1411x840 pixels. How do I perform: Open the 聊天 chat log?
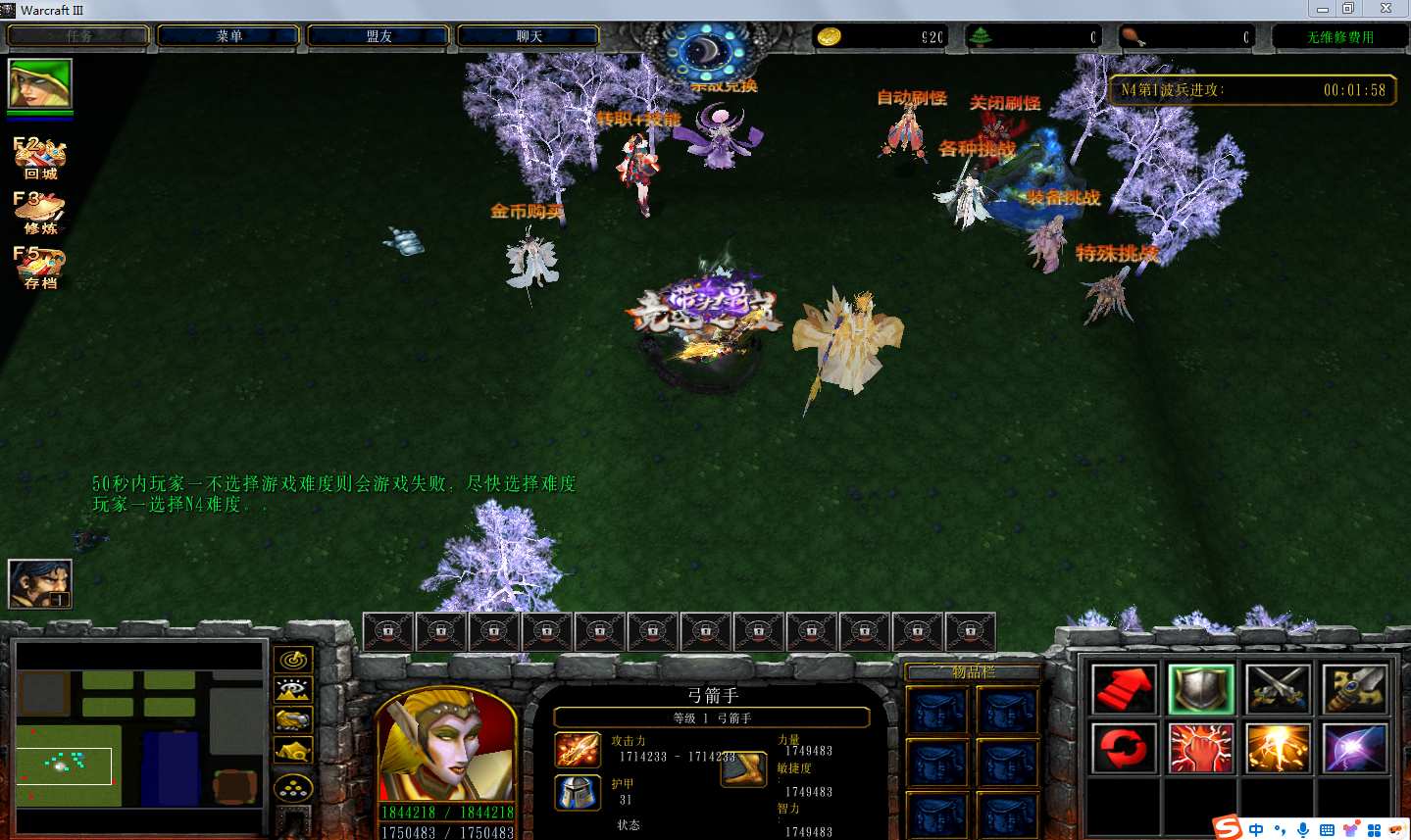coord(529,36)
